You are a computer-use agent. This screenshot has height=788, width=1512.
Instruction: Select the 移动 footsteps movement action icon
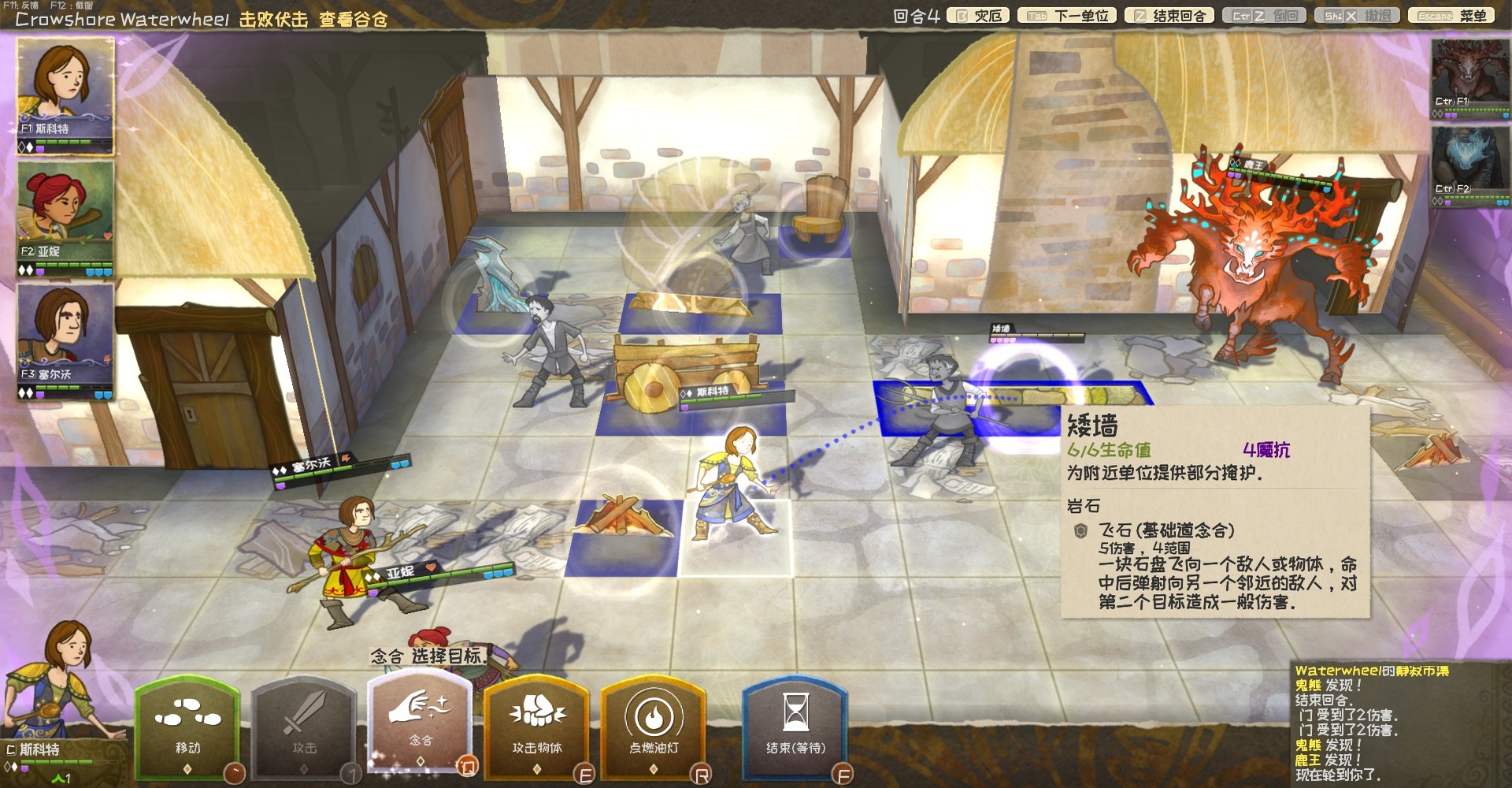click(x=189, y=725)
